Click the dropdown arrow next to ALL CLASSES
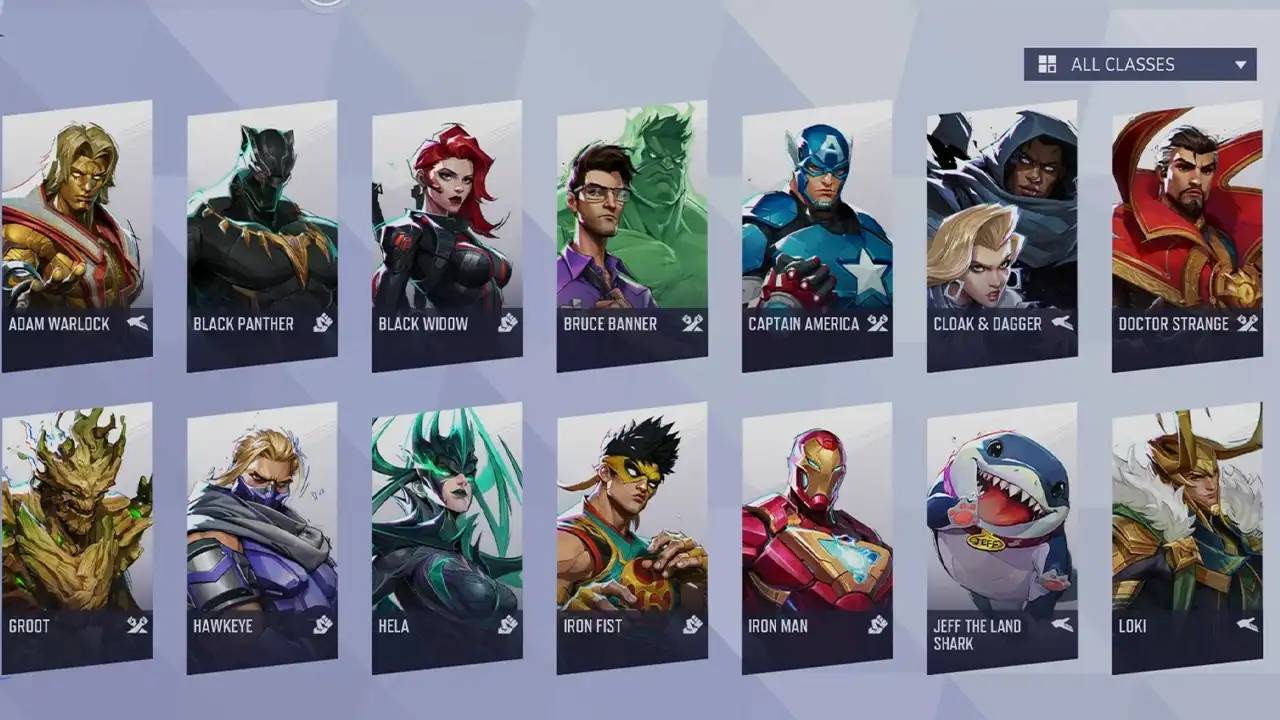The width and height of the screenshot is (1280, 720). coord(1240,63)
